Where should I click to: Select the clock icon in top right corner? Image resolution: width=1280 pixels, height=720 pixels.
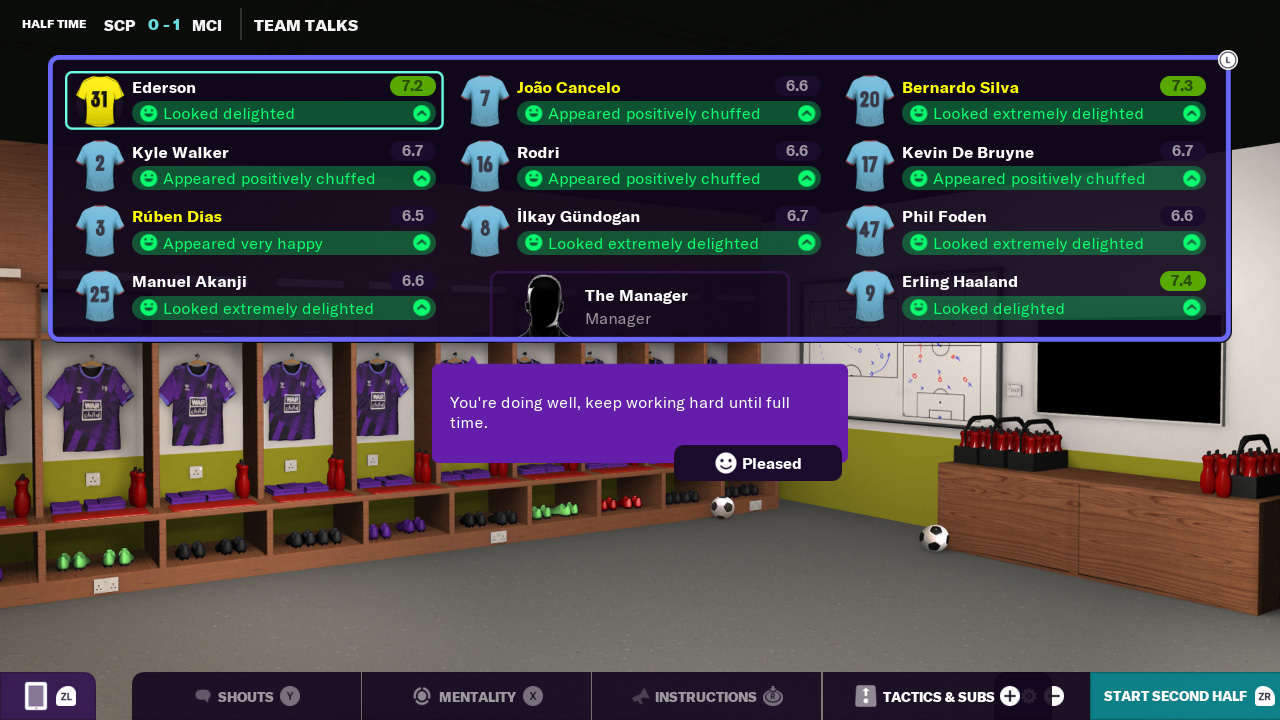1227,60
